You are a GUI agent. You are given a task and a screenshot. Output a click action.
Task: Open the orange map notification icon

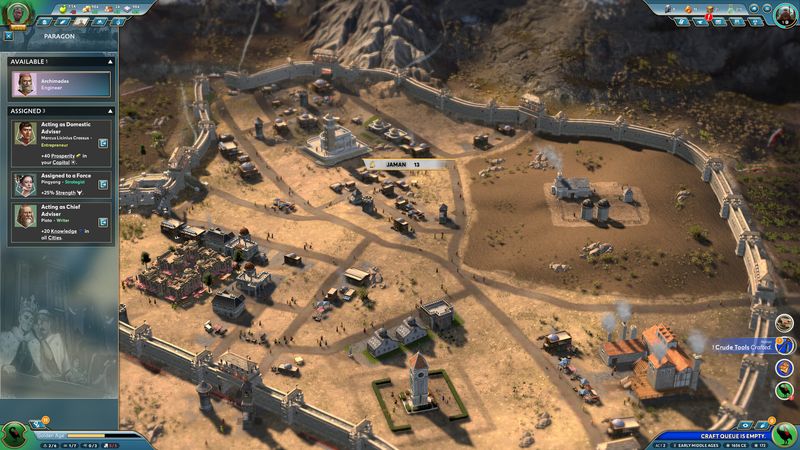pos(786,367)
